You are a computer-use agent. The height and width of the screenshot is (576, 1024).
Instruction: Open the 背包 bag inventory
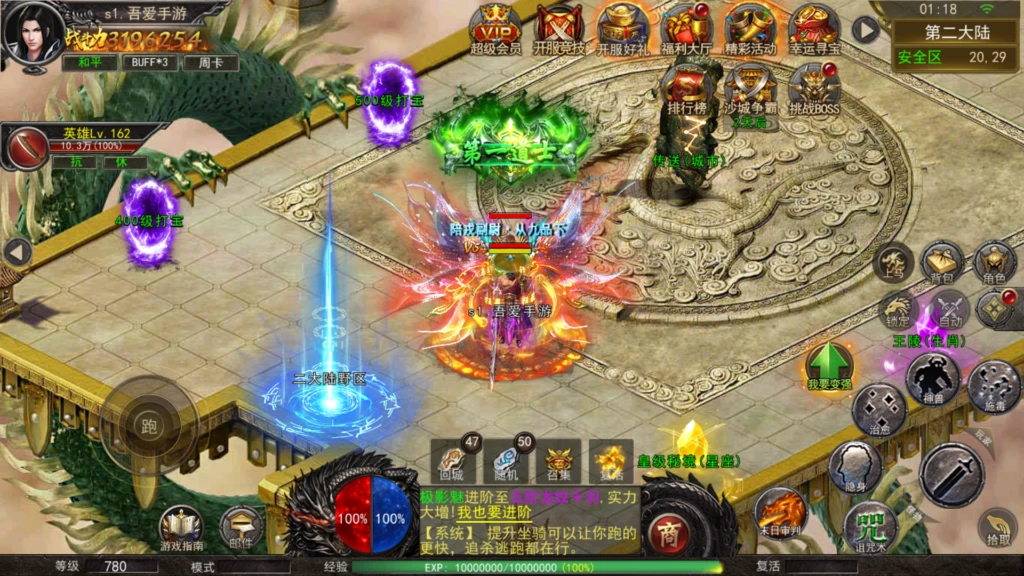[x=942, y=262]
